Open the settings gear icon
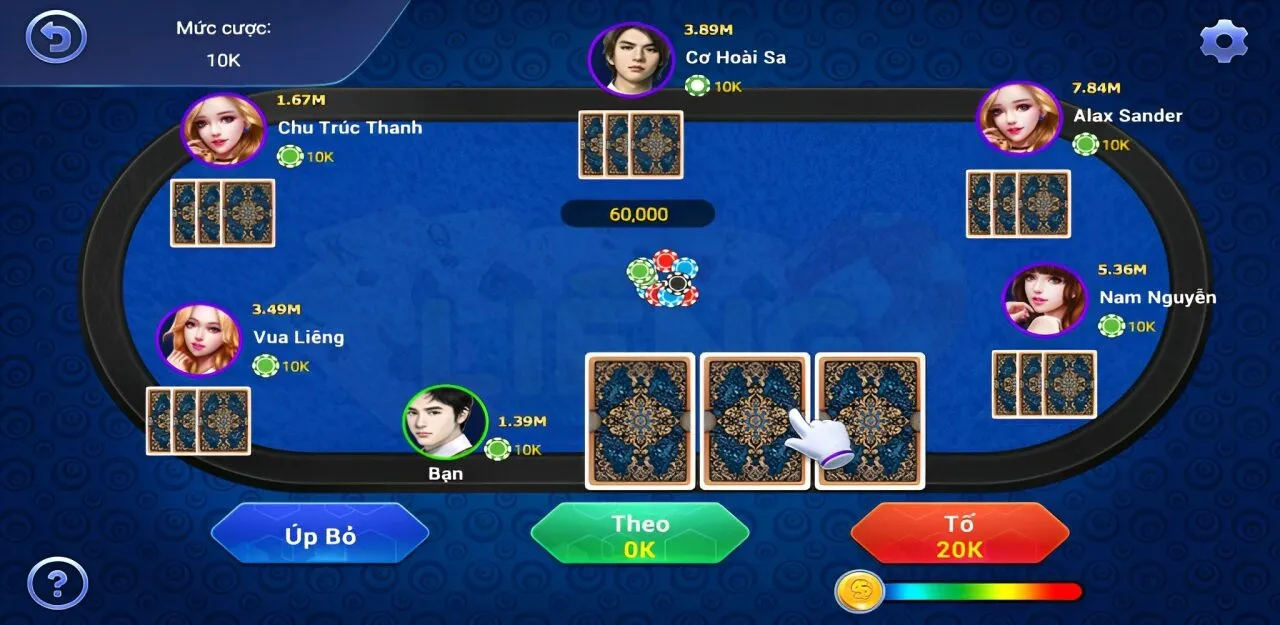 coord(1224,40)
